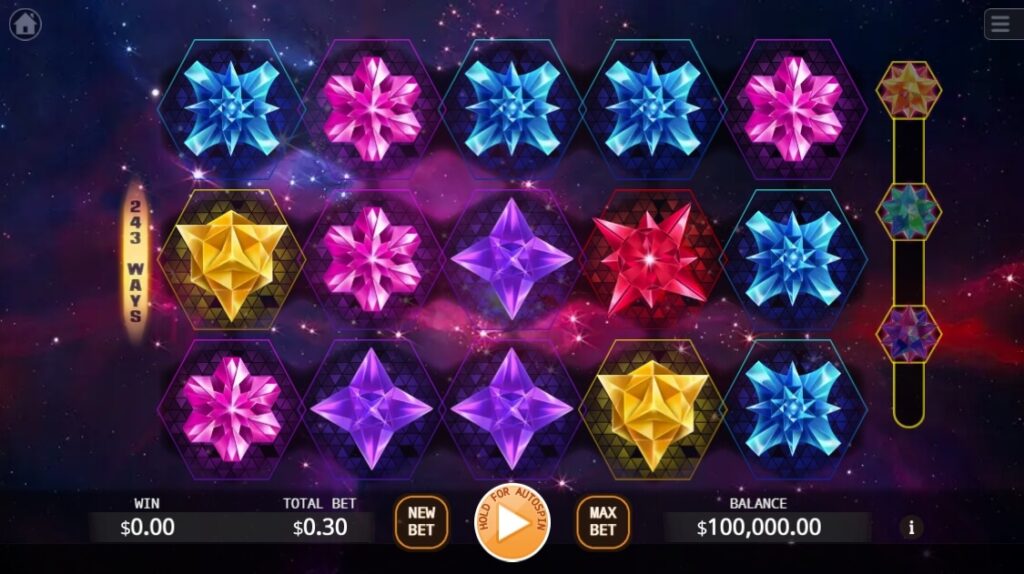The image size is (1024, 574).
Task: Click the New Bet button
Action: click(x=421, y=521)
